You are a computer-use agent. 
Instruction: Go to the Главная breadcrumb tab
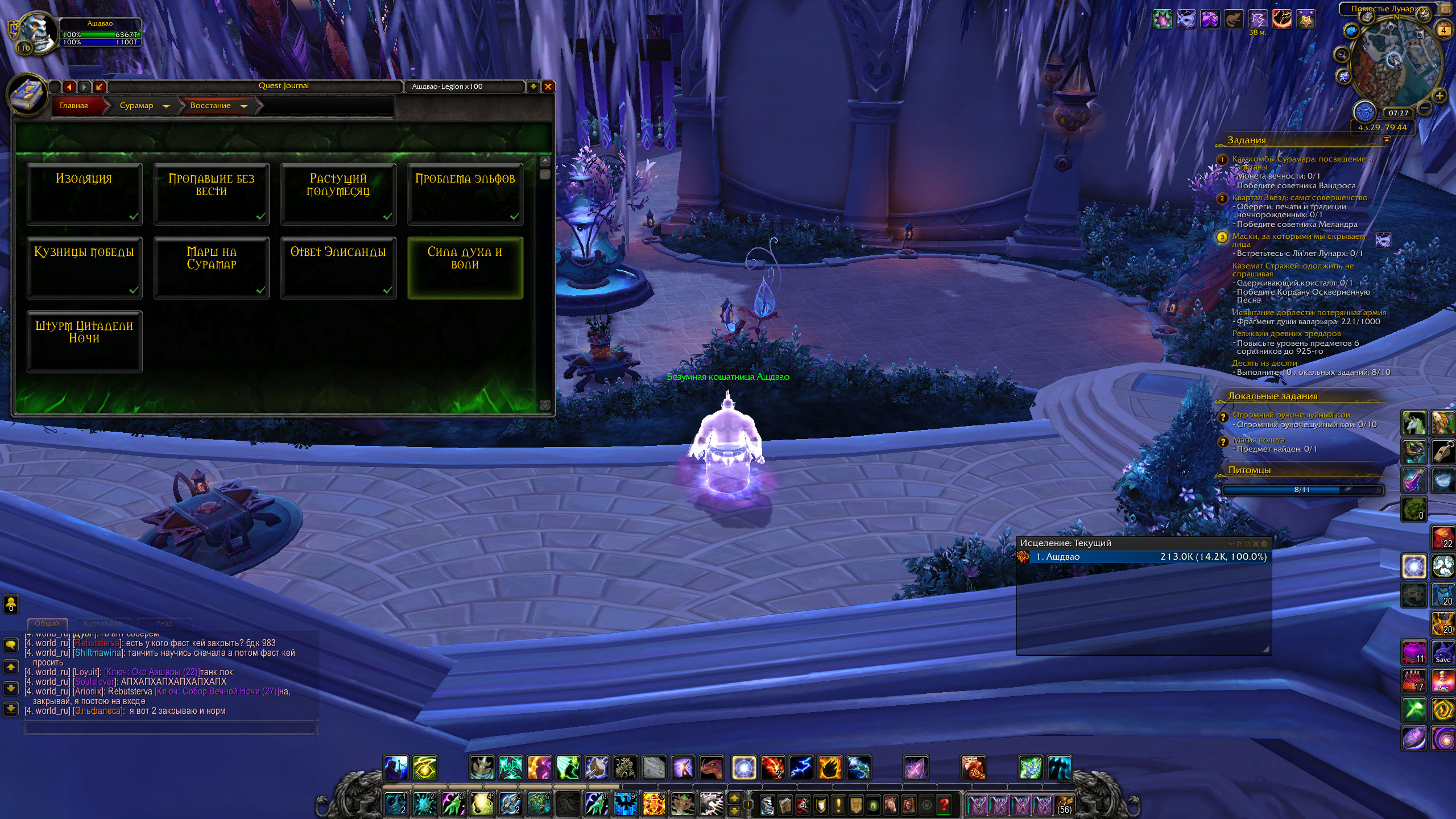[x=75, y=106]
